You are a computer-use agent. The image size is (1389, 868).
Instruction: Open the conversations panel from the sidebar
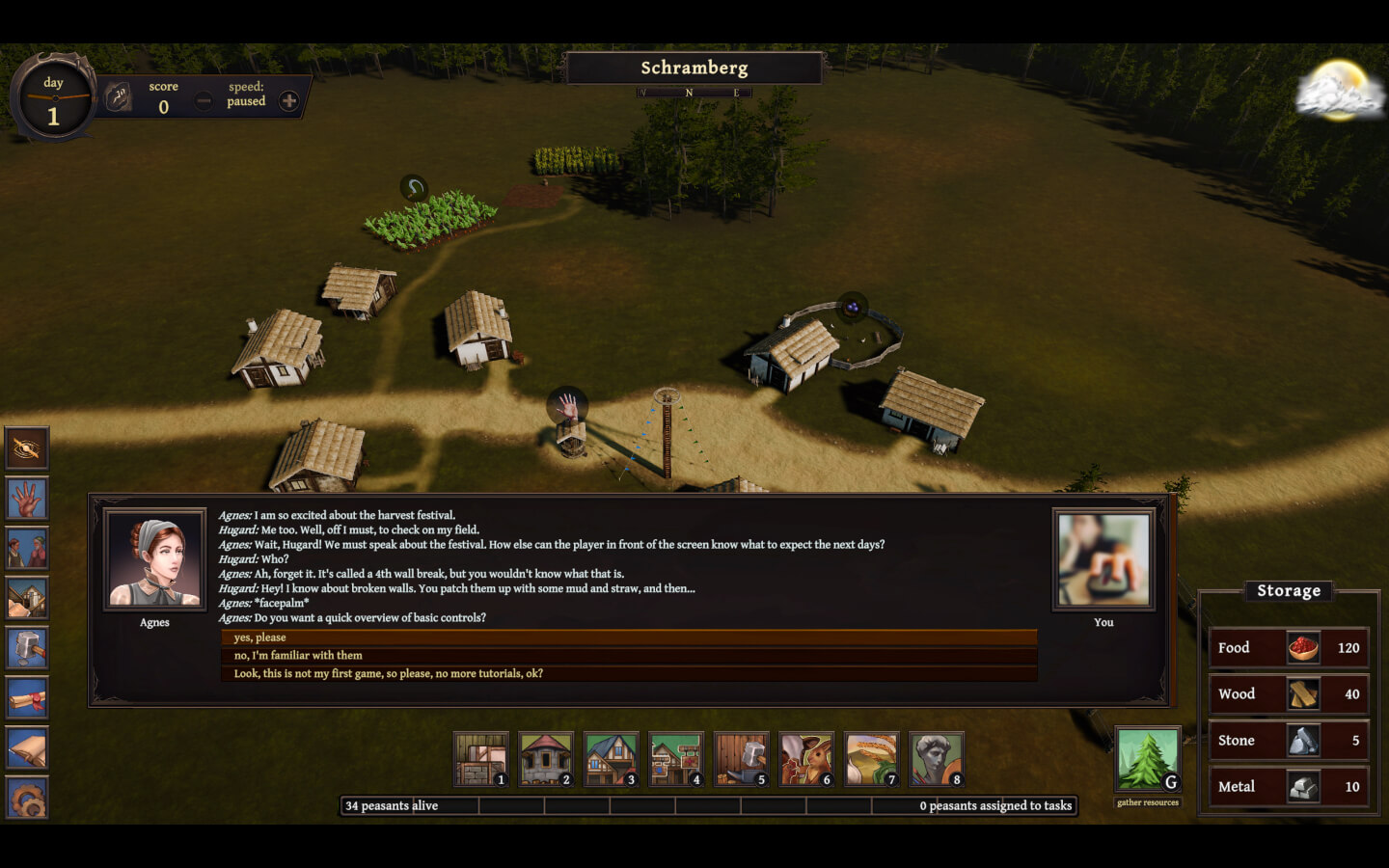(x=26, y=548)
